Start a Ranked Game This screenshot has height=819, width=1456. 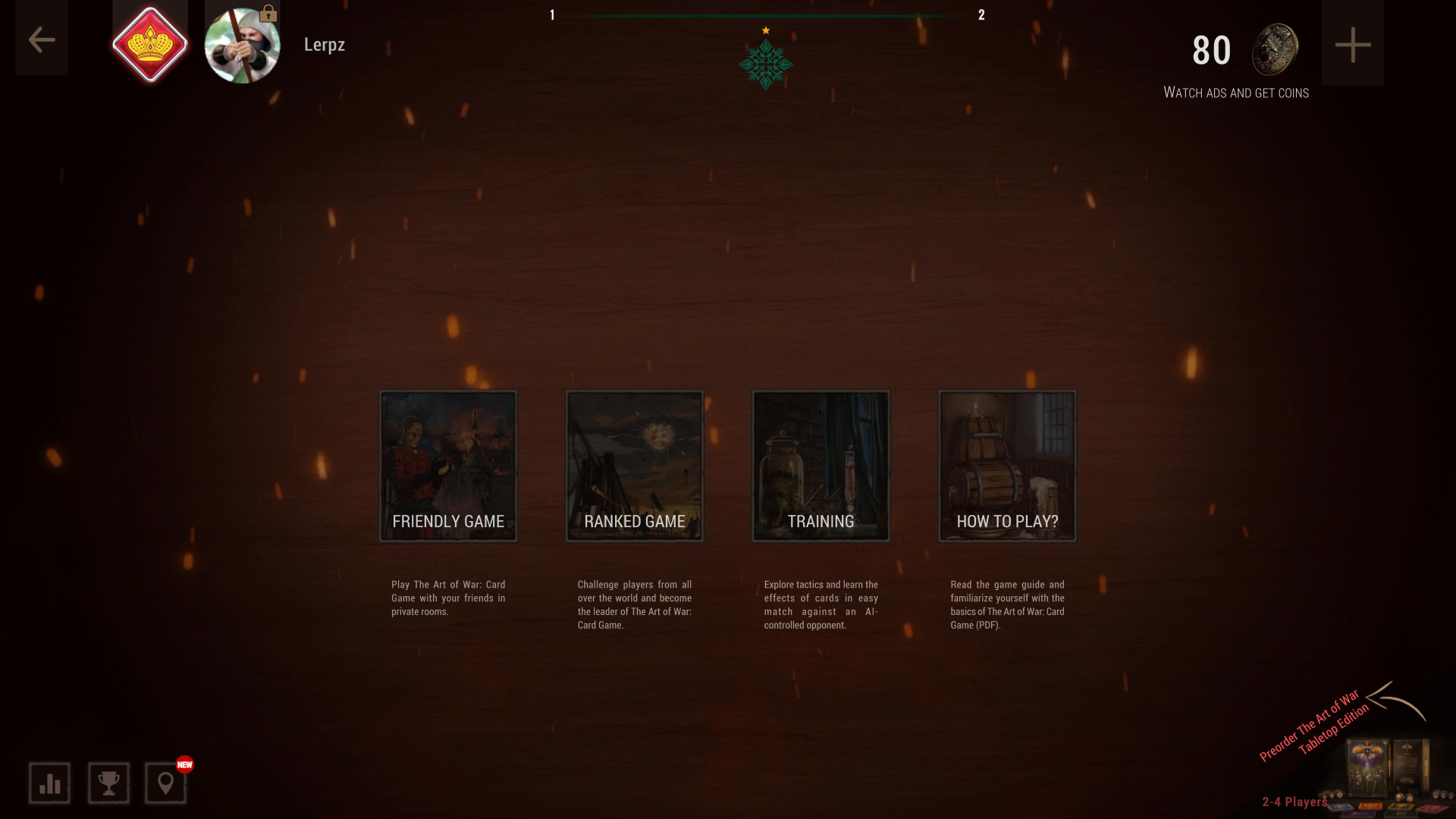pos(634,465)
